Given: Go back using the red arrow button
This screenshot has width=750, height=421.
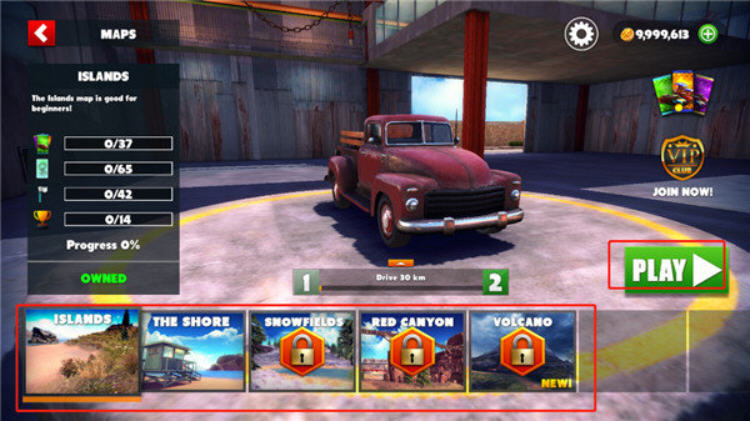Looking at the screenshot, I should [41, 33].
